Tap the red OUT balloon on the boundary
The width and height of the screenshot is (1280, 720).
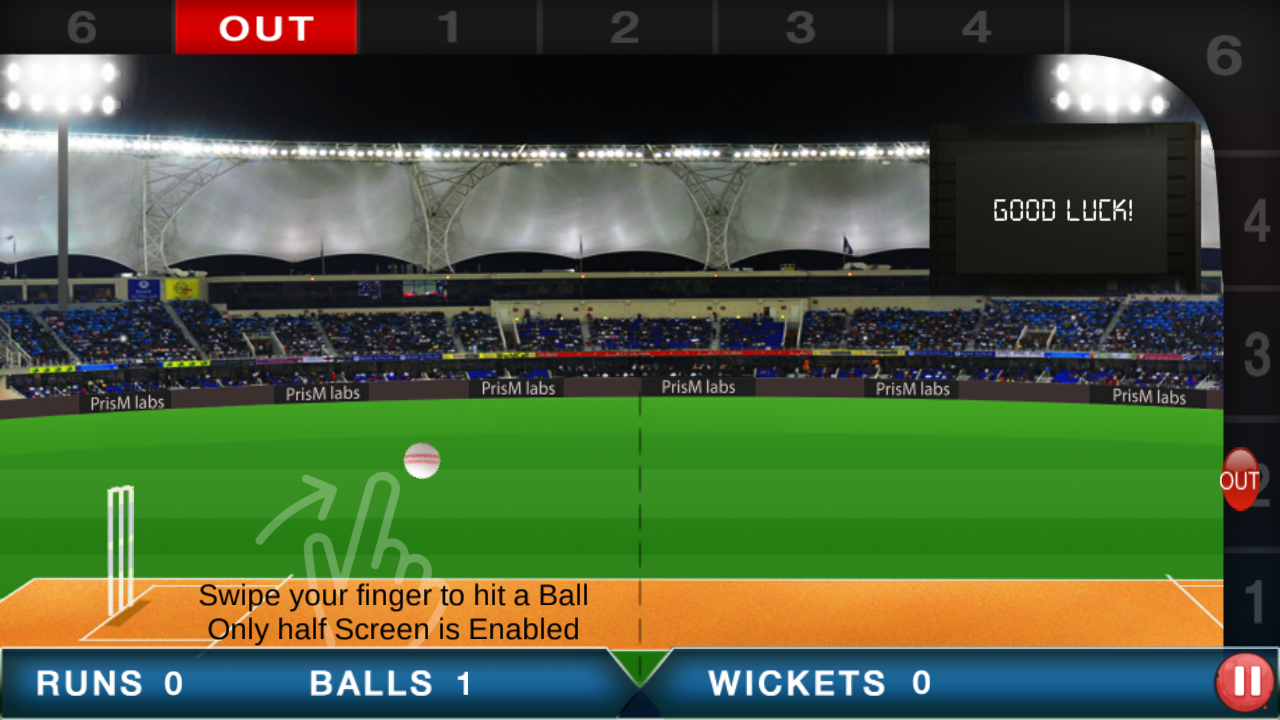[x=1239, y=480]
